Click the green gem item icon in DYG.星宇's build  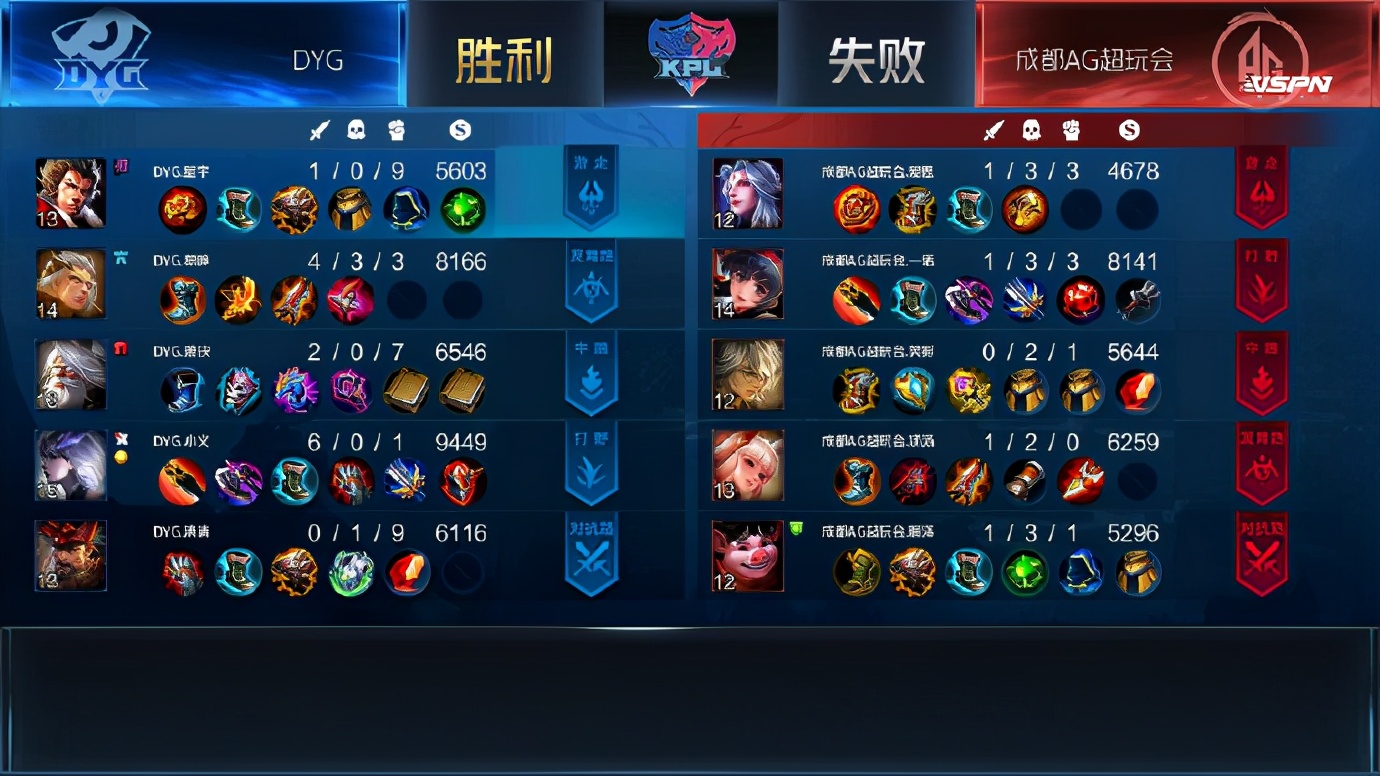[462, 209]
